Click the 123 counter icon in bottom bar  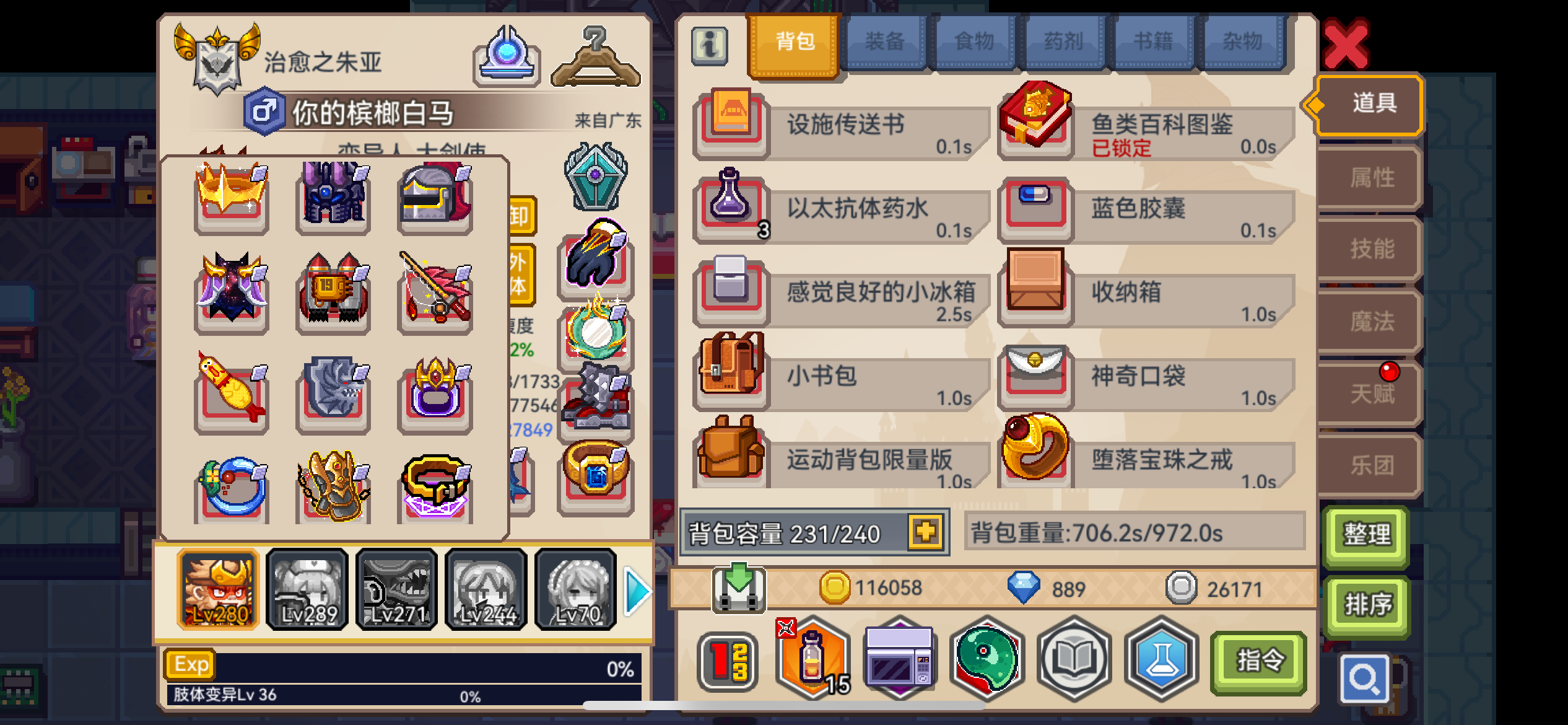pyautogui.click(x=728, y=660)
